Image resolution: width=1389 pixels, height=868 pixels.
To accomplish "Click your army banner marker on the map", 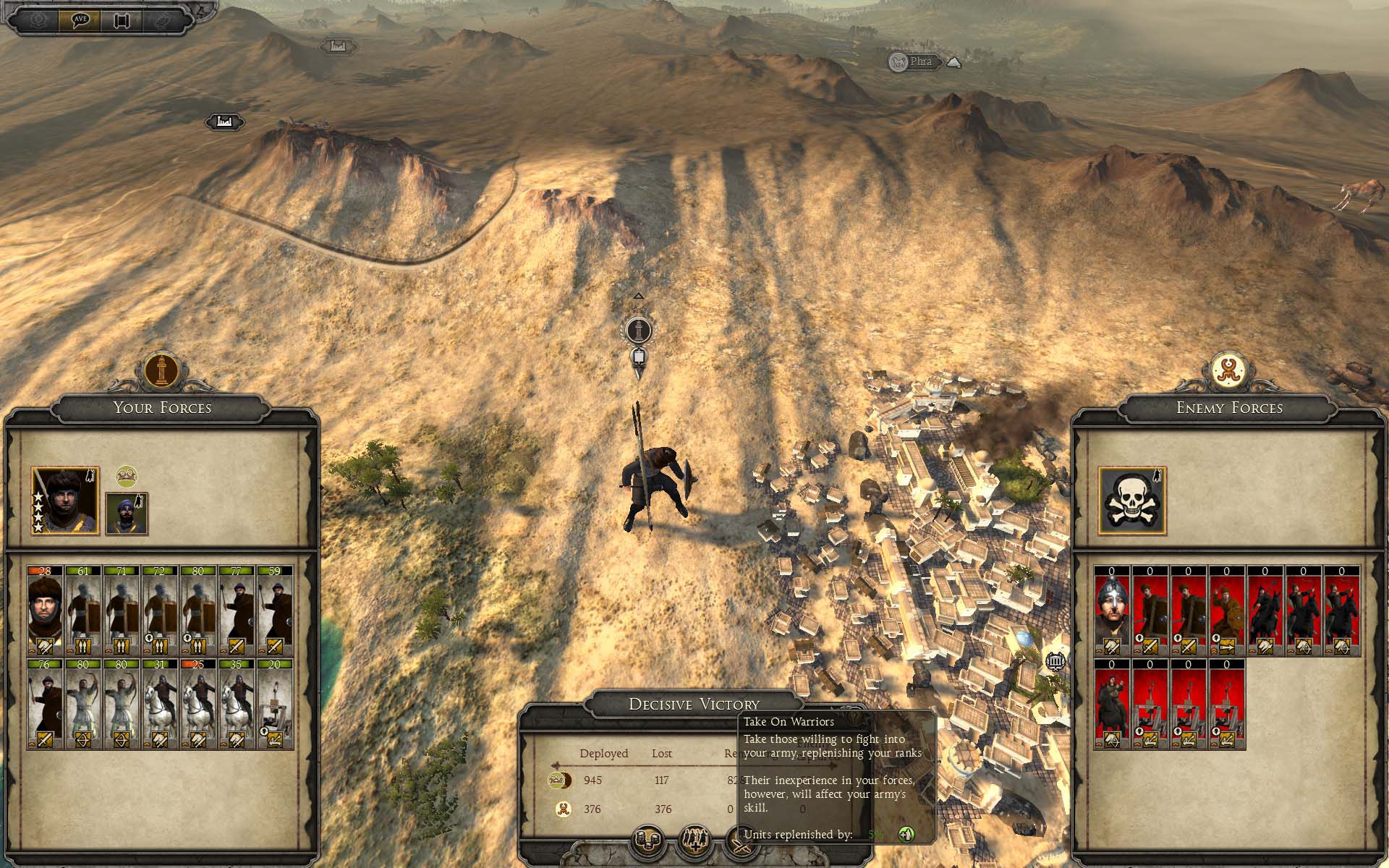I will tap(638, 331).
